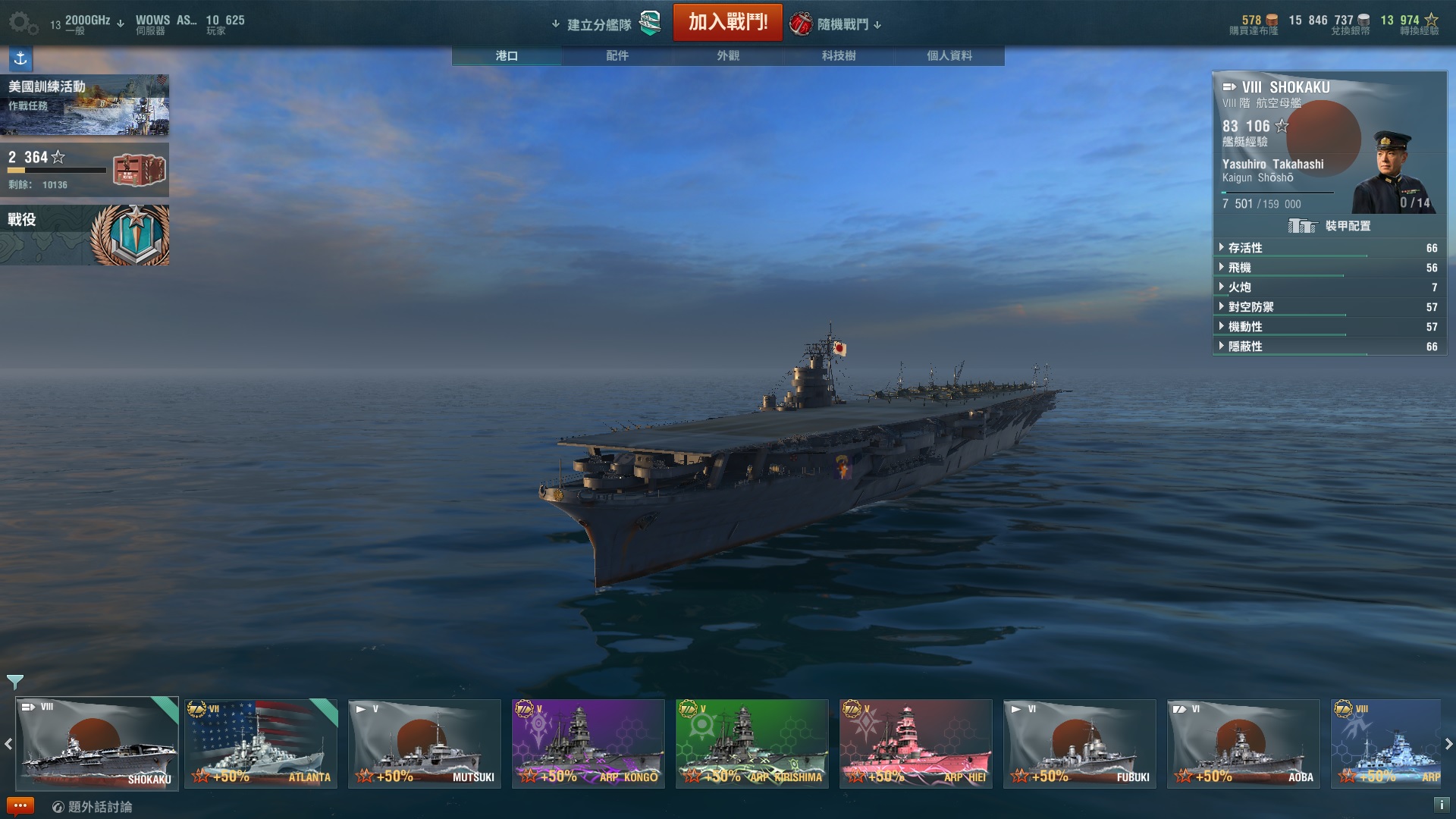Click the red 加入戰鬥! battle button
1456x819 pixels.
pyautogui.click(x=727, y=23)
